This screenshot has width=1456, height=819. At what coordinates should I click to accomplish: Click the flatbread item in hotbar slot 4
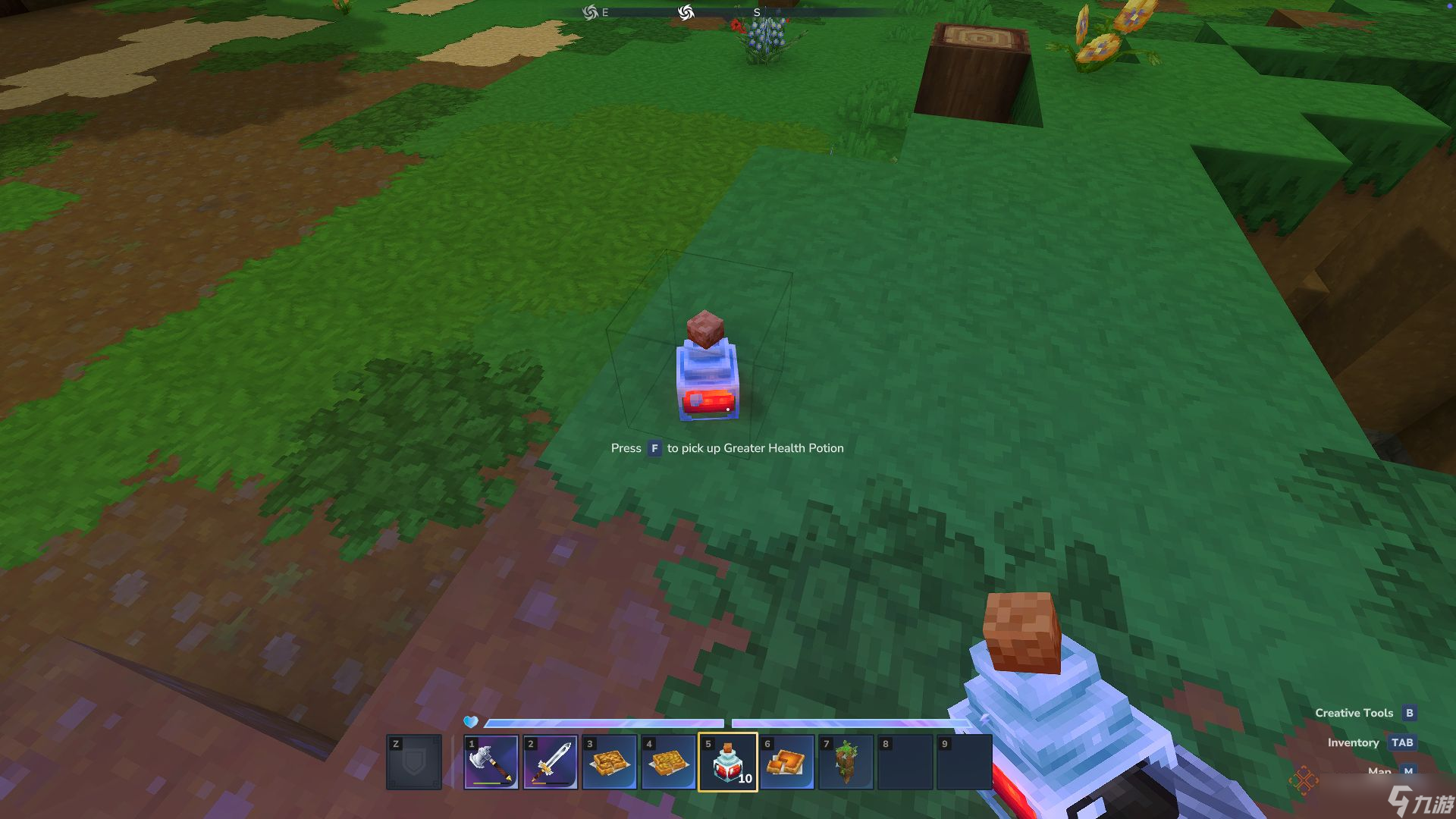click(668, 761)
